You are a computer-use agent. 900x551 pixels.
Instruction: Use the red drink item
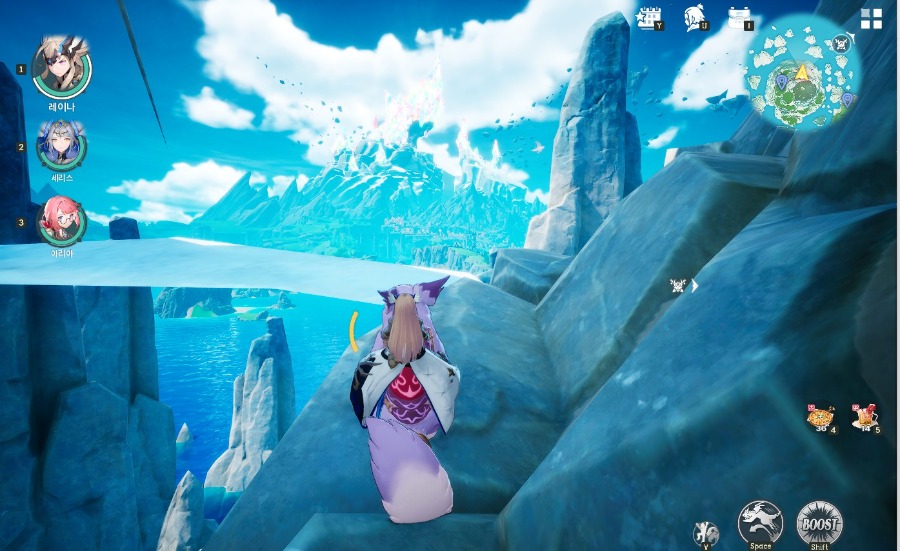pyautogui.click(x=865, y=416)
